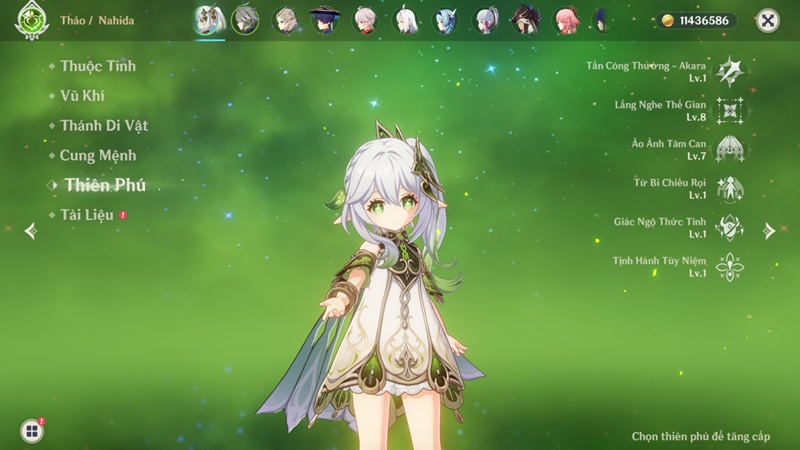Click the Mora coin balance counter
Image resolution: width=800 pixels, height=450 pixels.
pyautogui.click(x=698, y=20)
